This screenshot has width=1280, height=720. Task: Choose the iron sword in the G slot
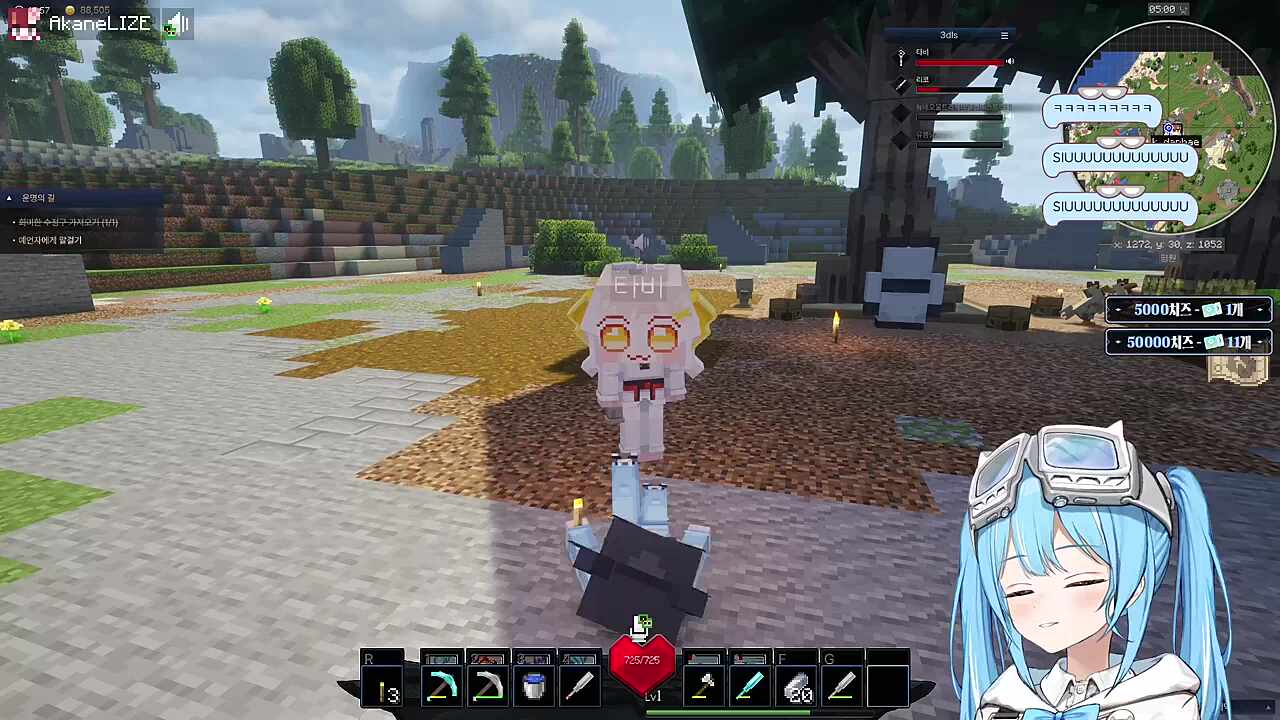click(x=842, y=687)
